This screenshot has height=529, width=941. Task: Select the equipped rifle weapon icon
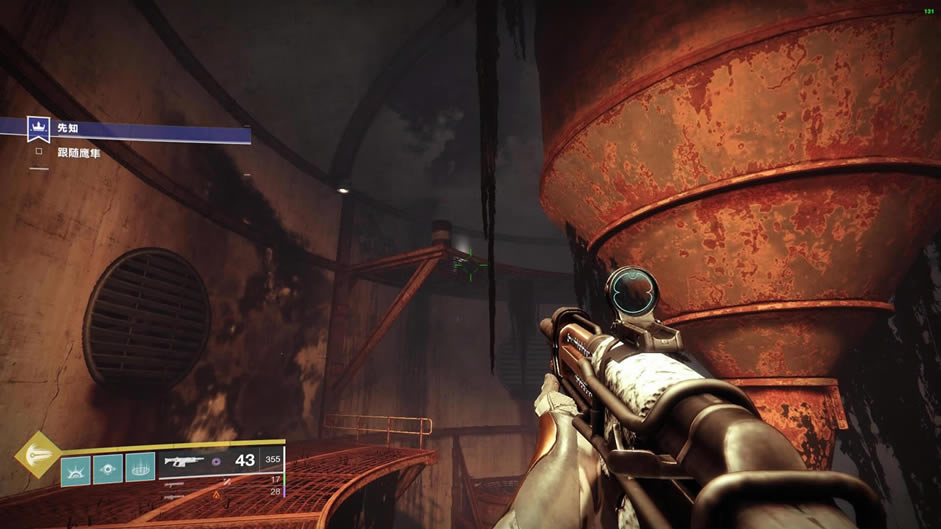point(186,462)
